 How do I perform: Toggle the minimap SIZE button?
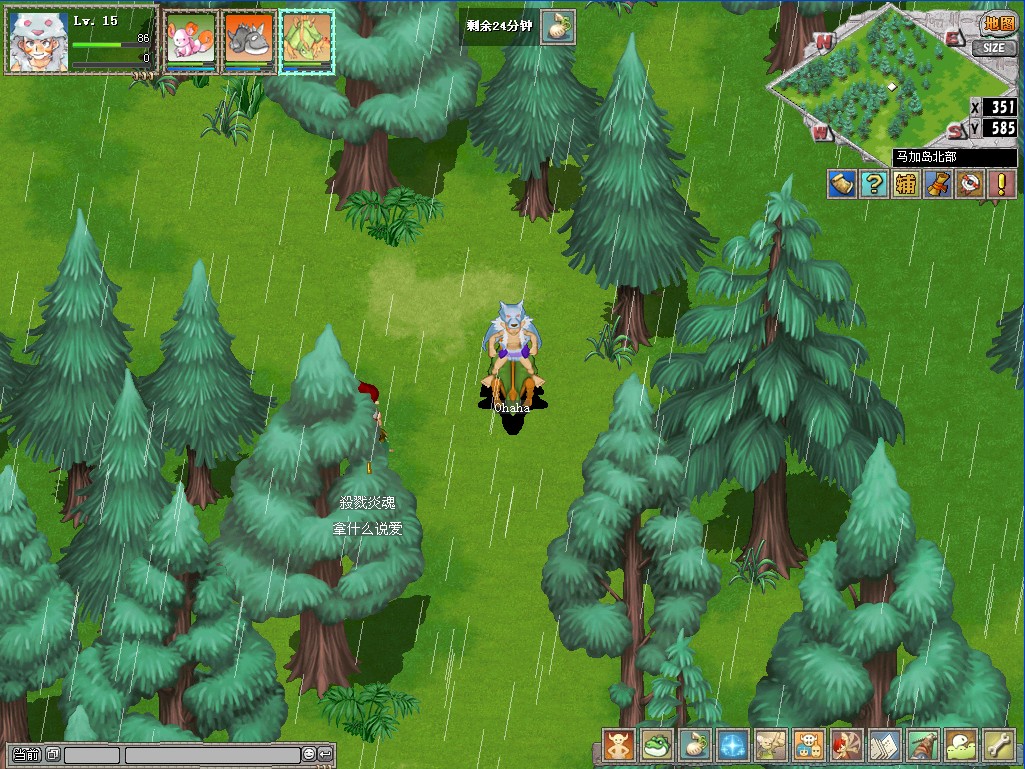(993, 47)
